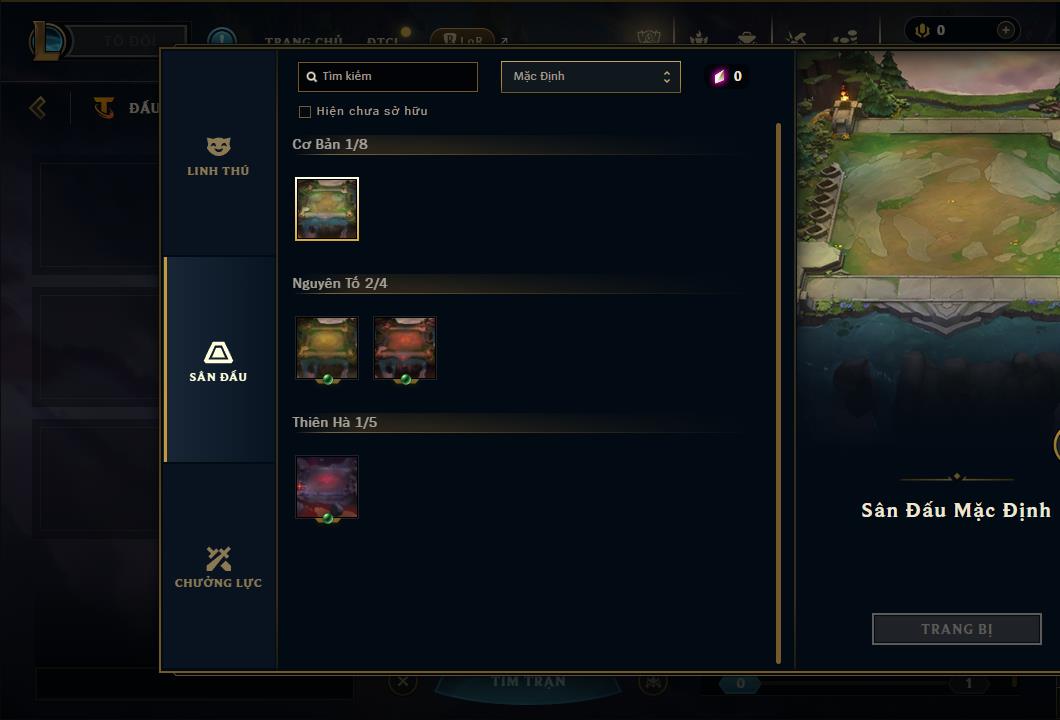This screenshot has height=720, width=1060.
Task: Toggle the Hiện chưa sở hữu checkbox
Action: point(305,111)
